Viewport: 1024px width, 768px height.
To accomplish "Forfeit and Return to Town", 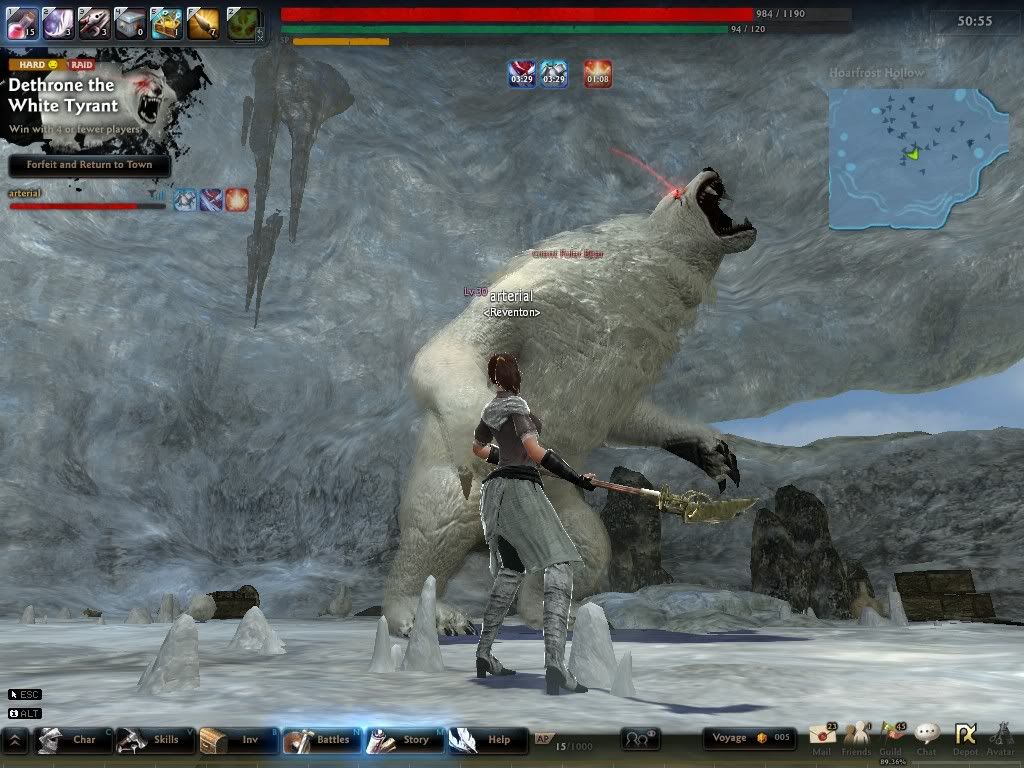I will (x=89, y=165).
